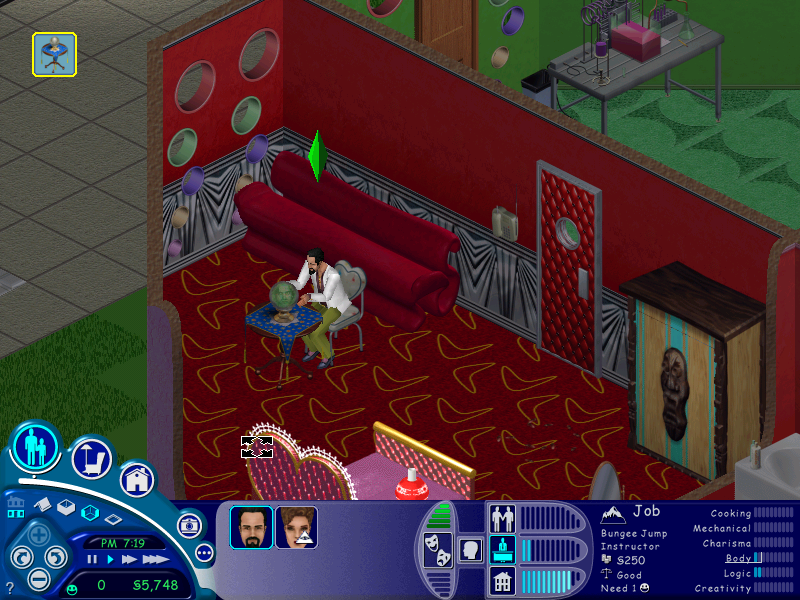Open help with the question mark
This screenshot has width=800, height=600.
(10, 589)
